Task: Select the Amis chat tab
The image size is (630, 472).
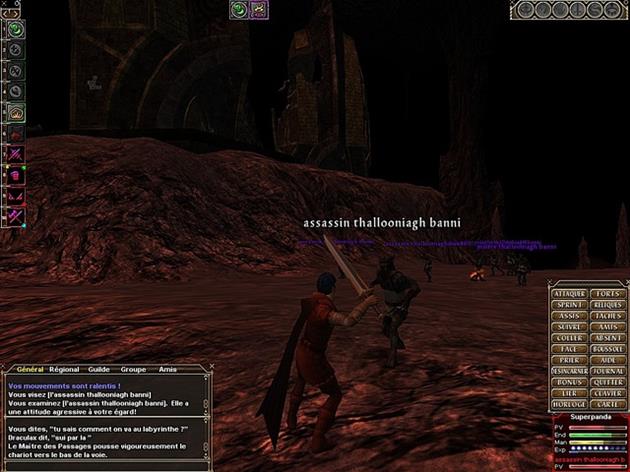Action: 167,369
